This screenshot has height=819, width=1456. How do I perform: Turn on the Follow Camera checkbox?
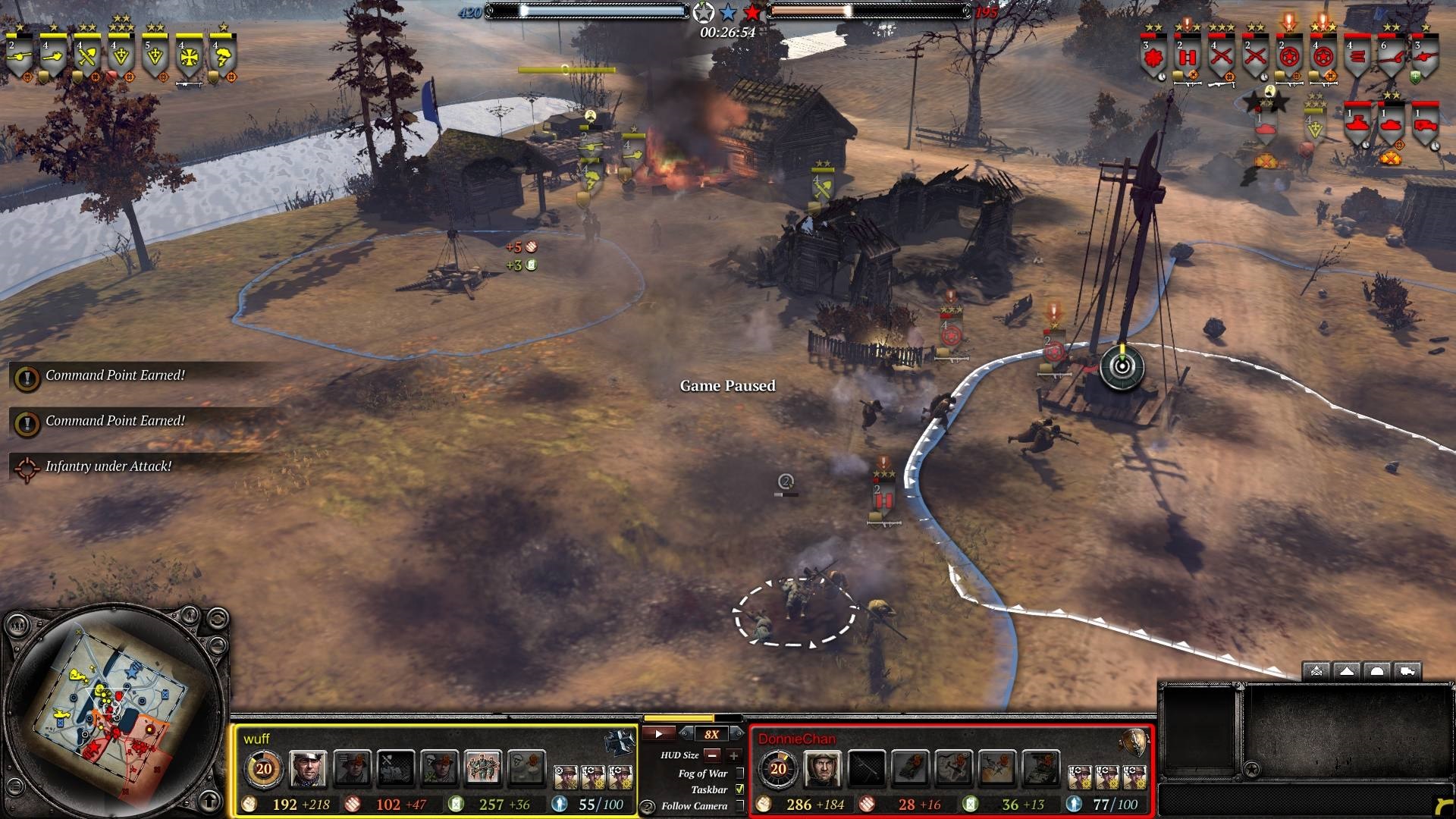(740, 805)
